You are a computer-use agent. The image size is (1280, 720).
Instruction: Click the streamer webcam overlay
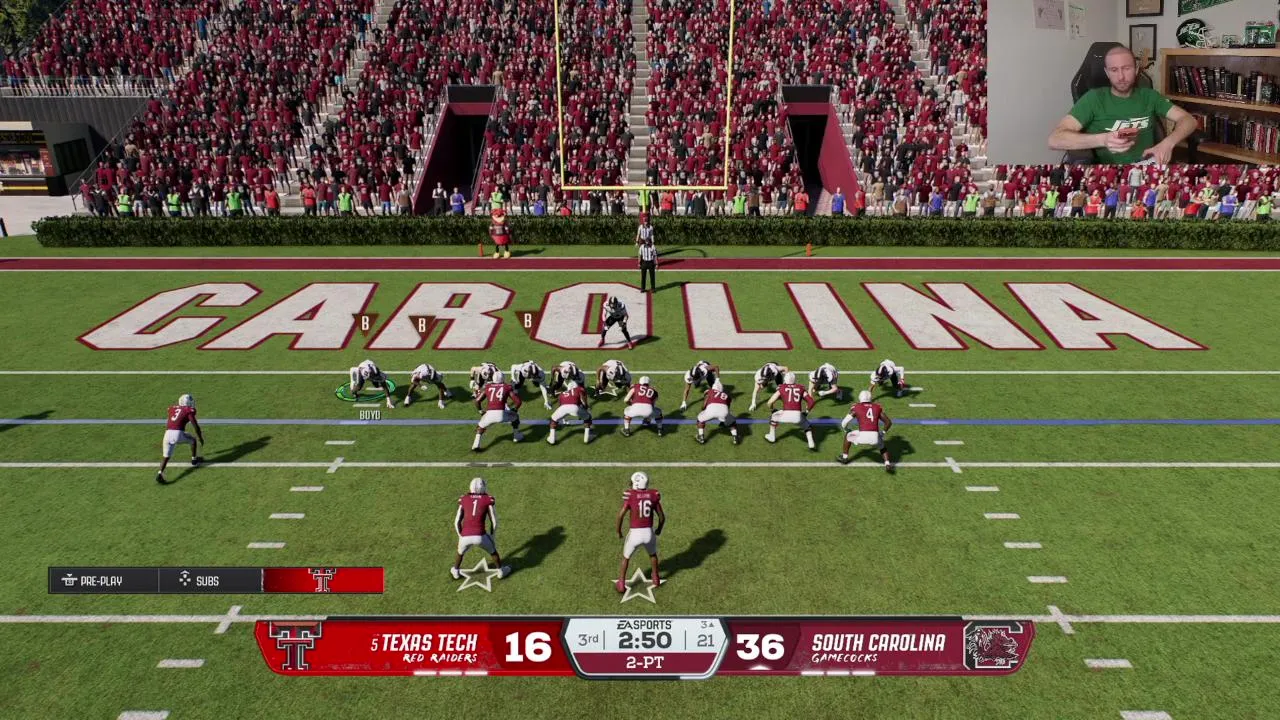pos(1132,82)
